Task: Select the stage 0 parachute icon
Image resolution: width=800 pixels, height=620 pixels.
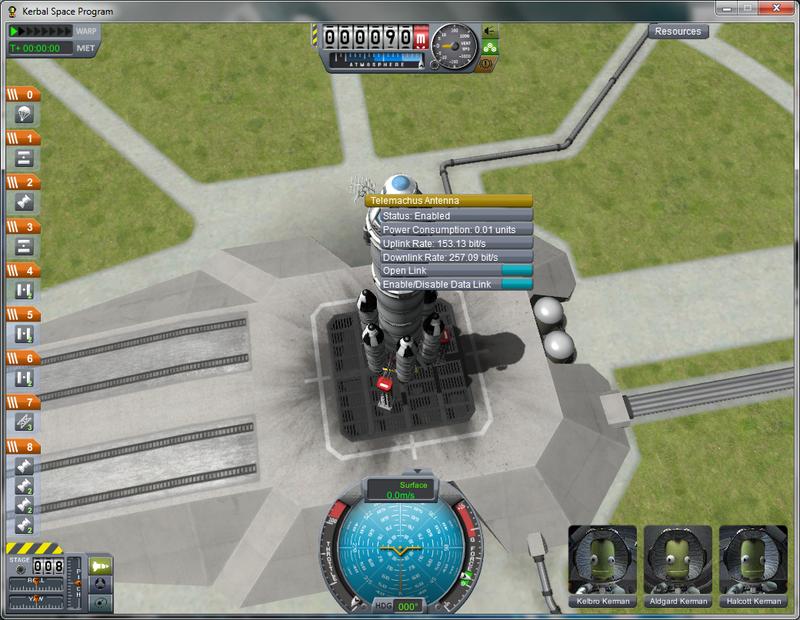Action: click(24, 115)
